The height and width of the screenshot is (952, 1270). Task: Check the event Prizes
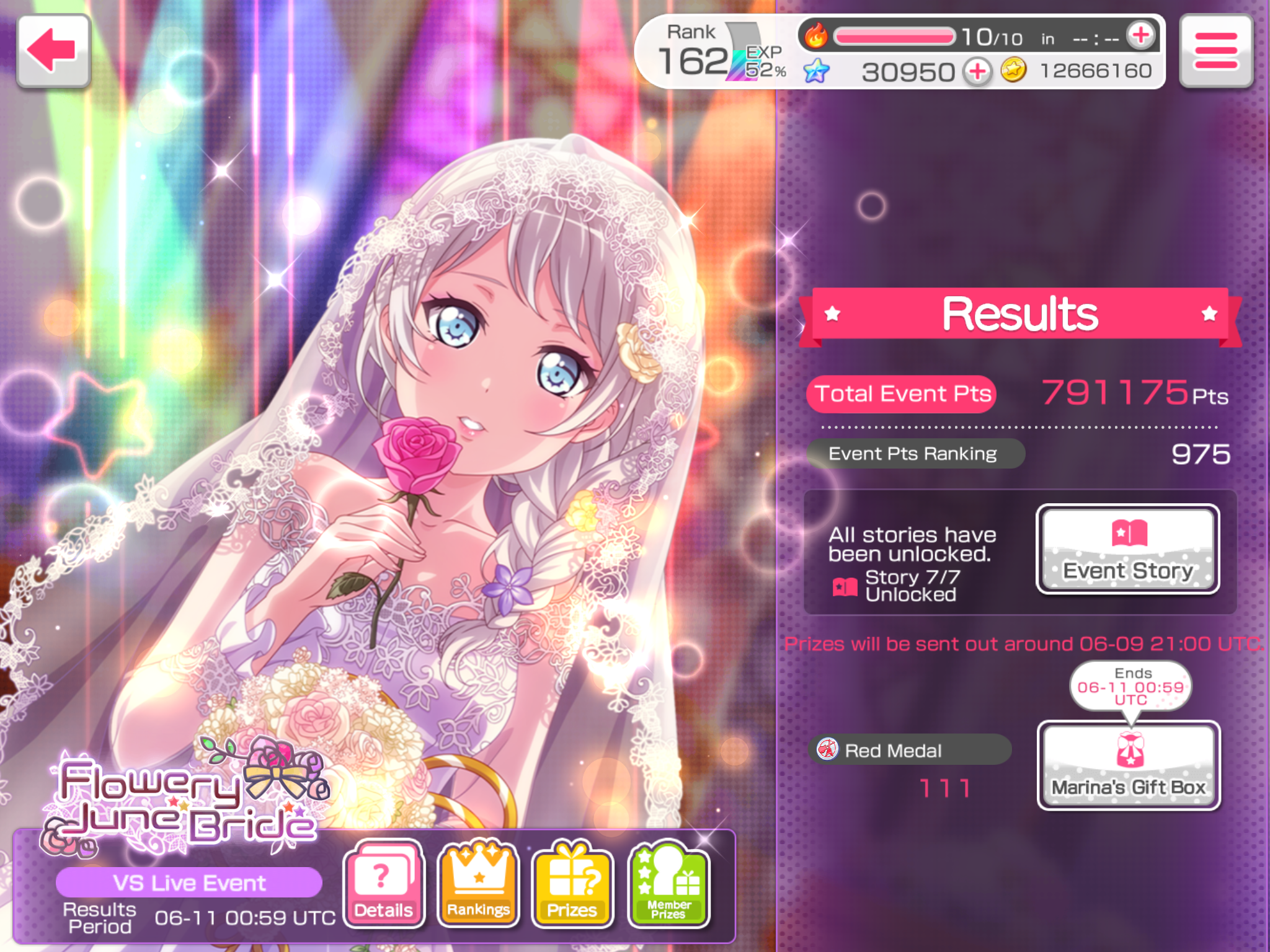[572, 884]
